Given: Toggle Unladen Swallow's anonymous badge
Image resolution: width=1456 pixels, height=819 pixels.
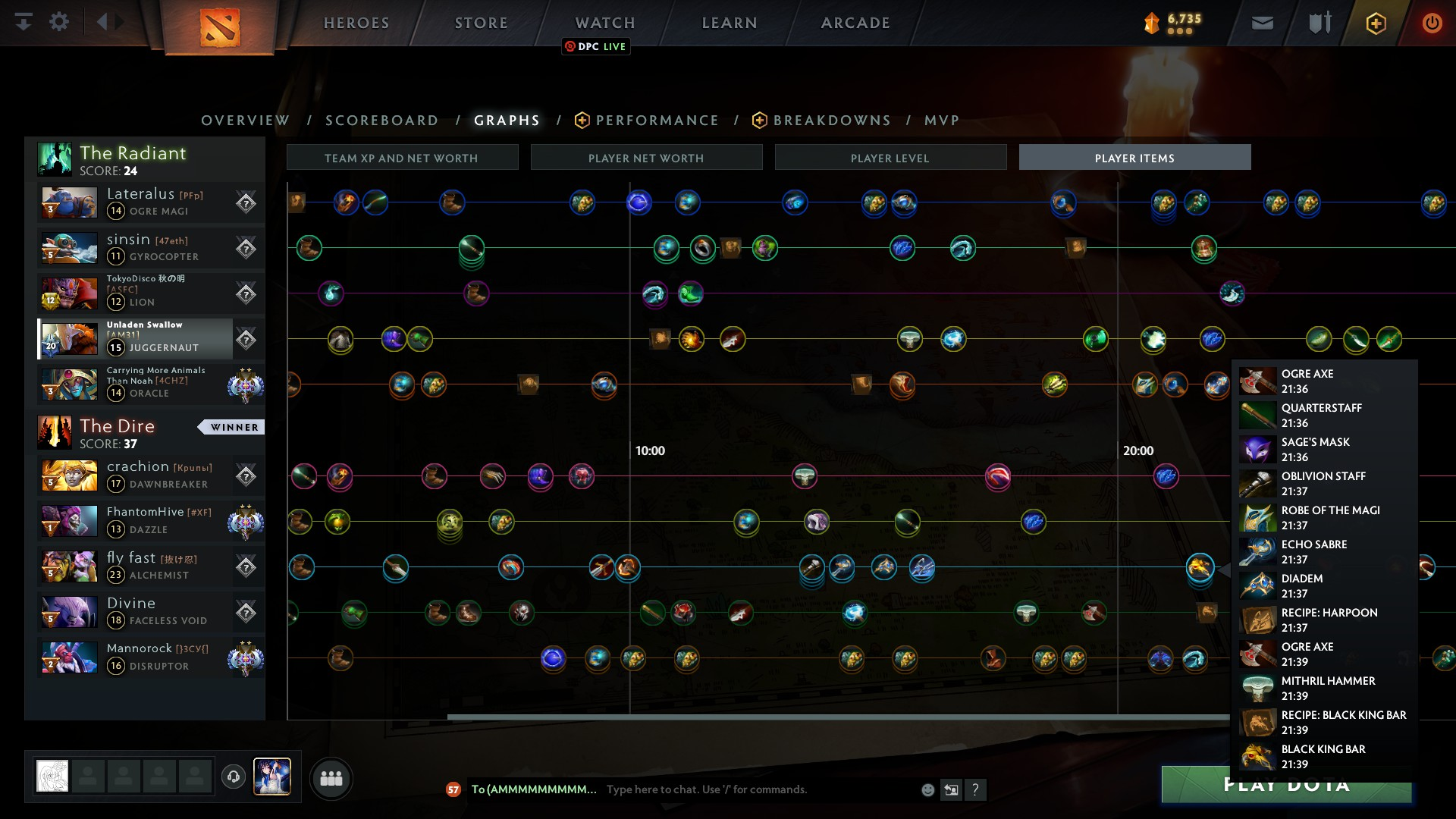Looking at the screenshot, I should (246, 339).
